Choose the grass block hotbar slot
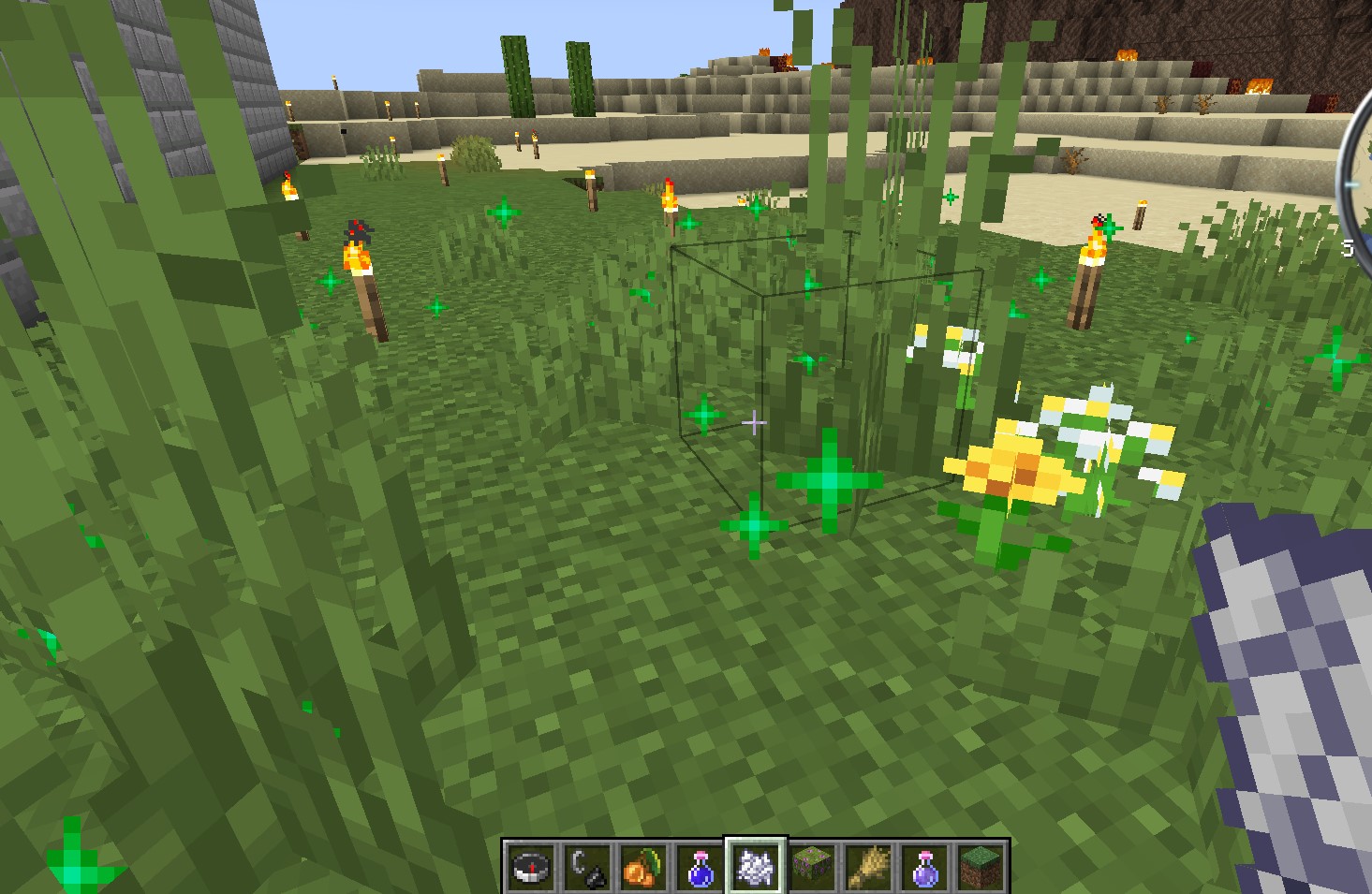1372x894 pixels. 981,866
